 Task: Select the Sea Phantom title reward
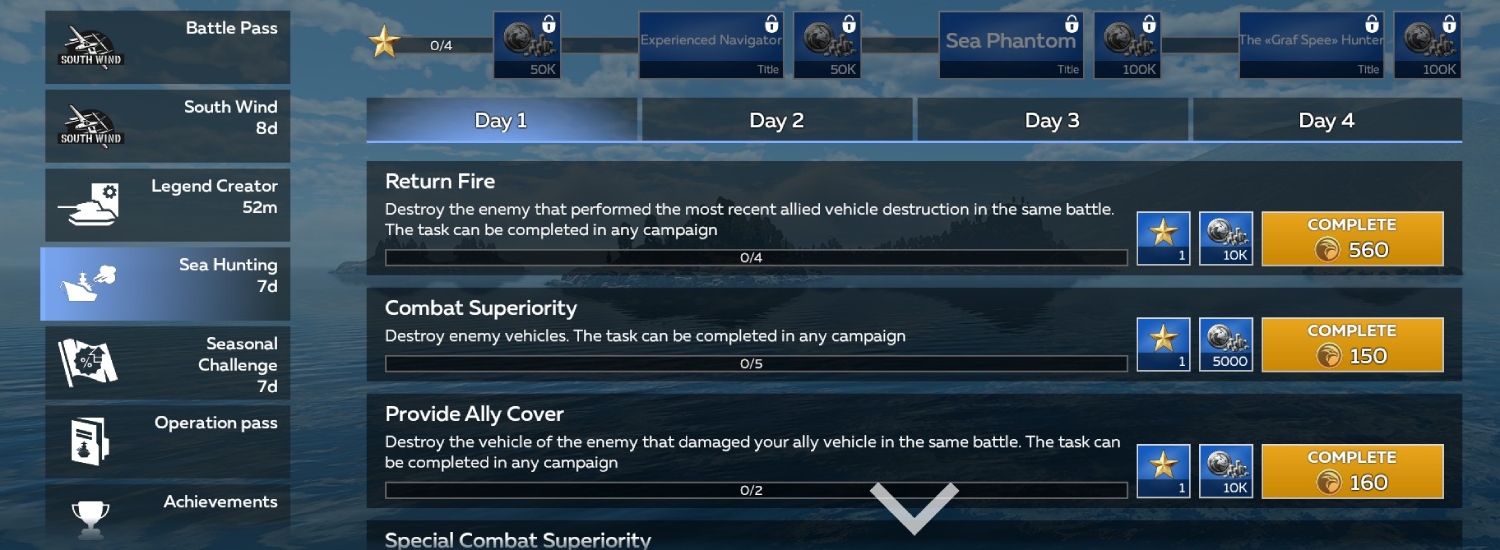[x=1011, y=45]
